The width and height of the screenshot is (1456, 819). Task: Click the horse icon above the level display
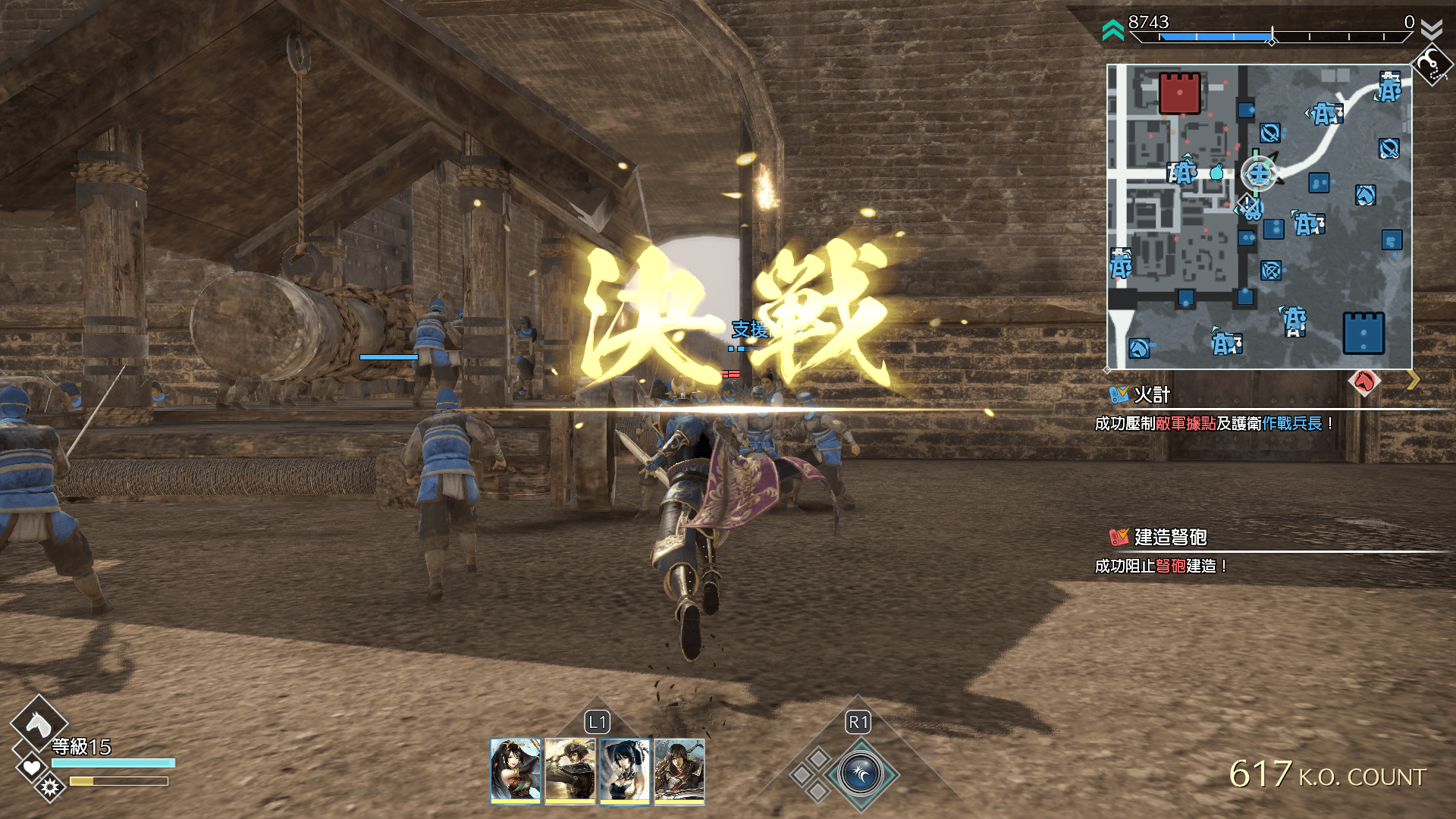38,724
